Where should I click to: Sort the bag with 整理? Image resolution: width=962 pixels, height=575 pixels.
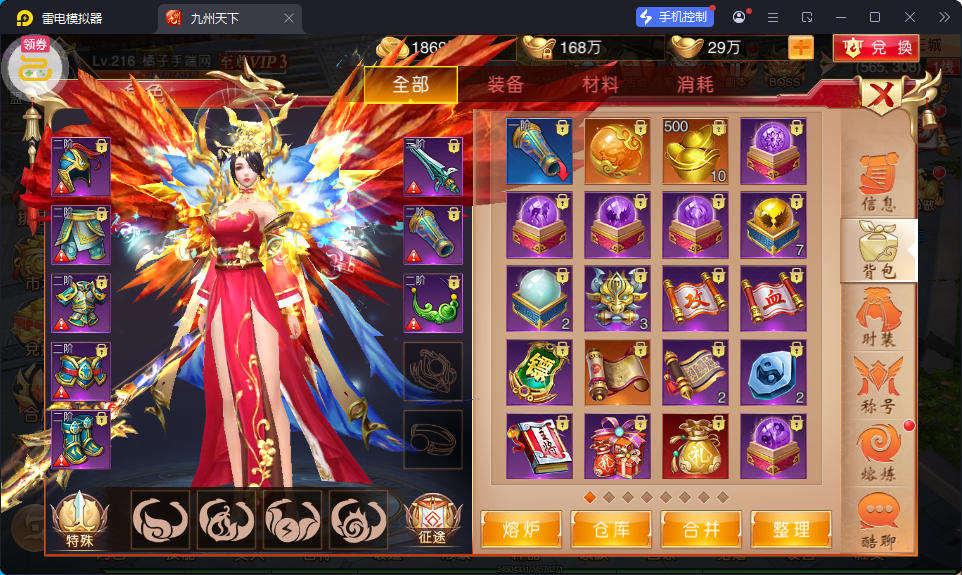tap(790, 529)
